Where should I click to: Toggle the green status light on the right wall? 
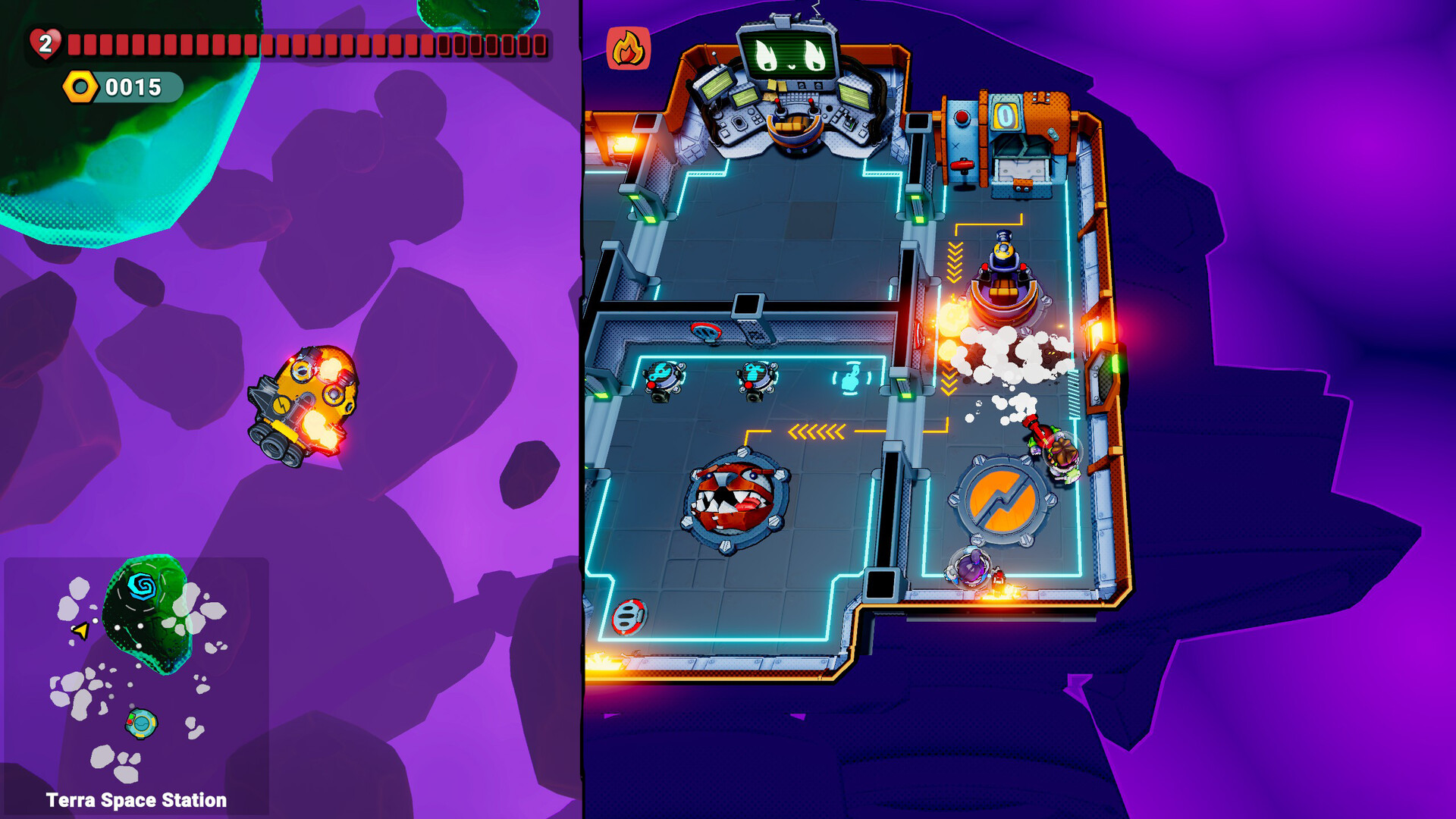click(x=1116, y=364)
